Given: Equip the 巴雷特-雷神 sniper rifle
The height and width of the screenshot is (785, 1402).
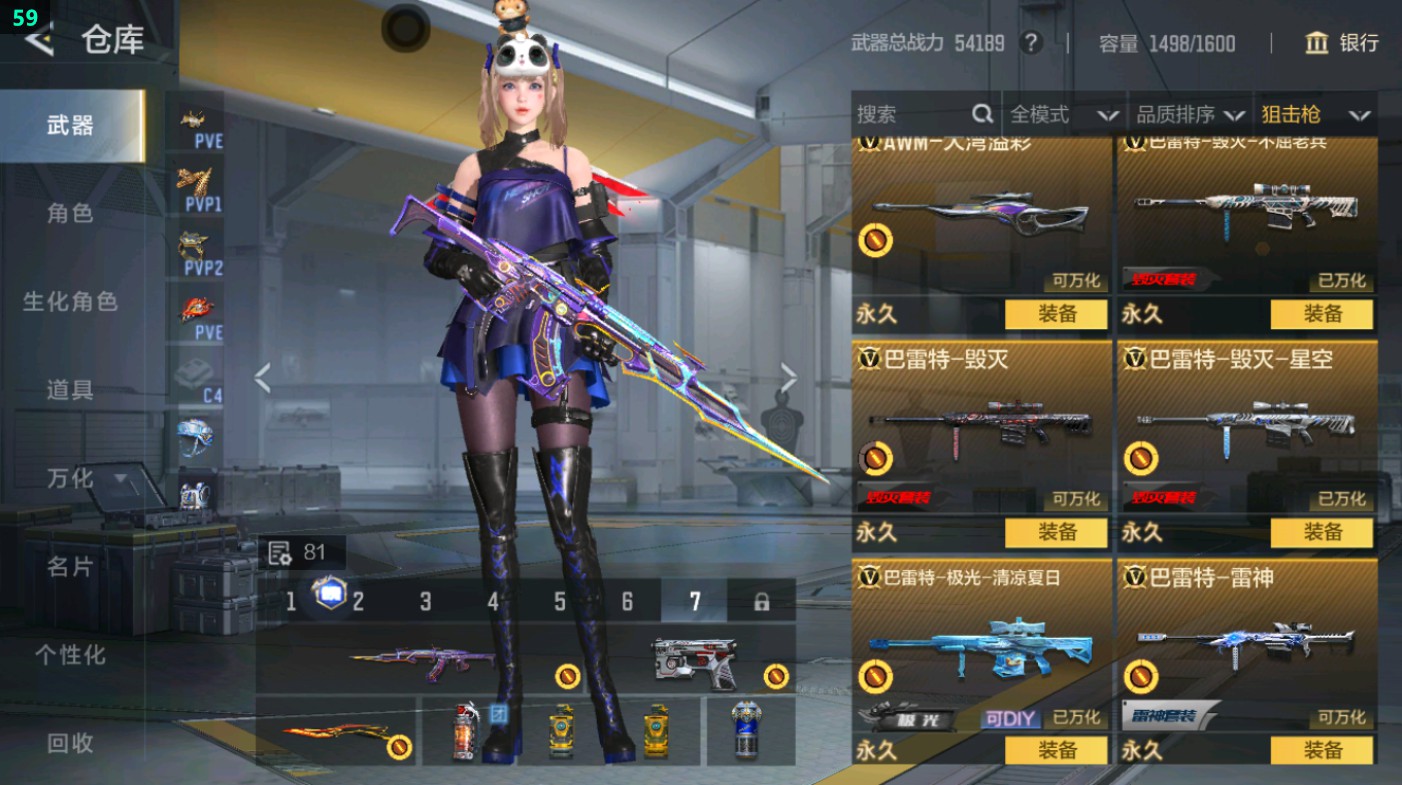Looking at the screenshot, I should coord(1321,750).
